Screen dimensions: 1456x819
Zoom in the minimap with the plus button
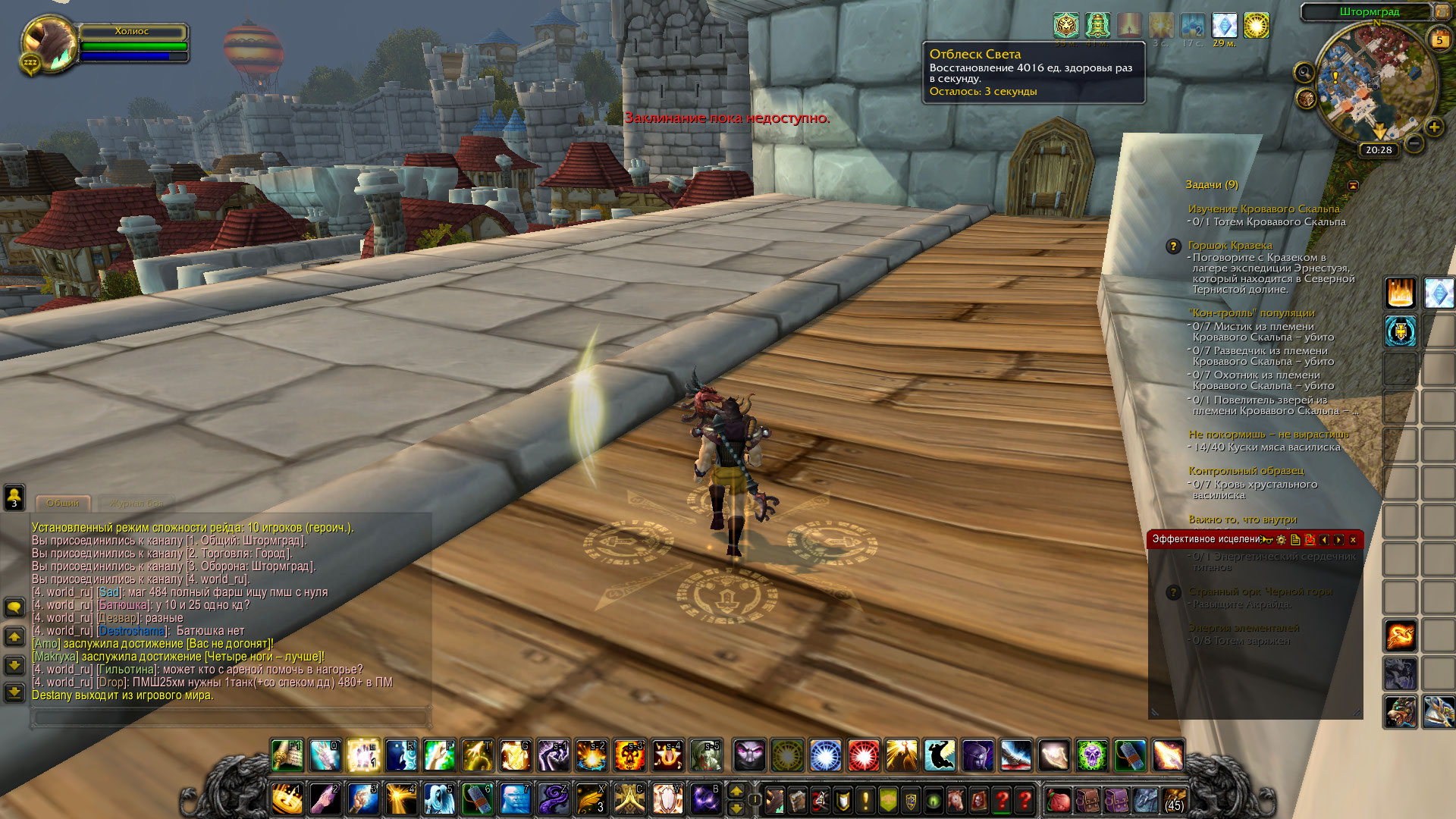[1433, 127]
